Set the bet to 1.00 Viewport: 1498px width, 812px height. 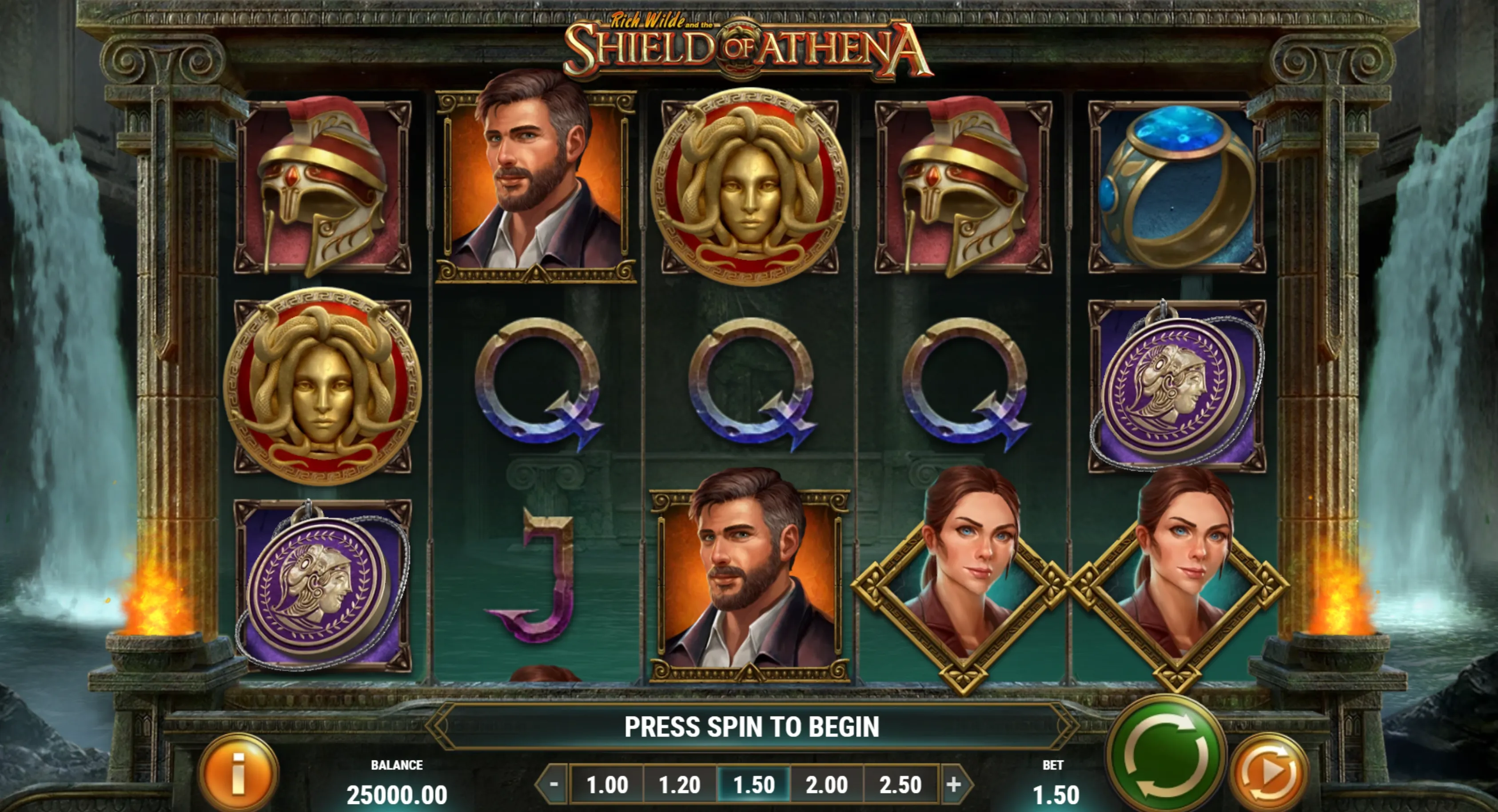607,784
